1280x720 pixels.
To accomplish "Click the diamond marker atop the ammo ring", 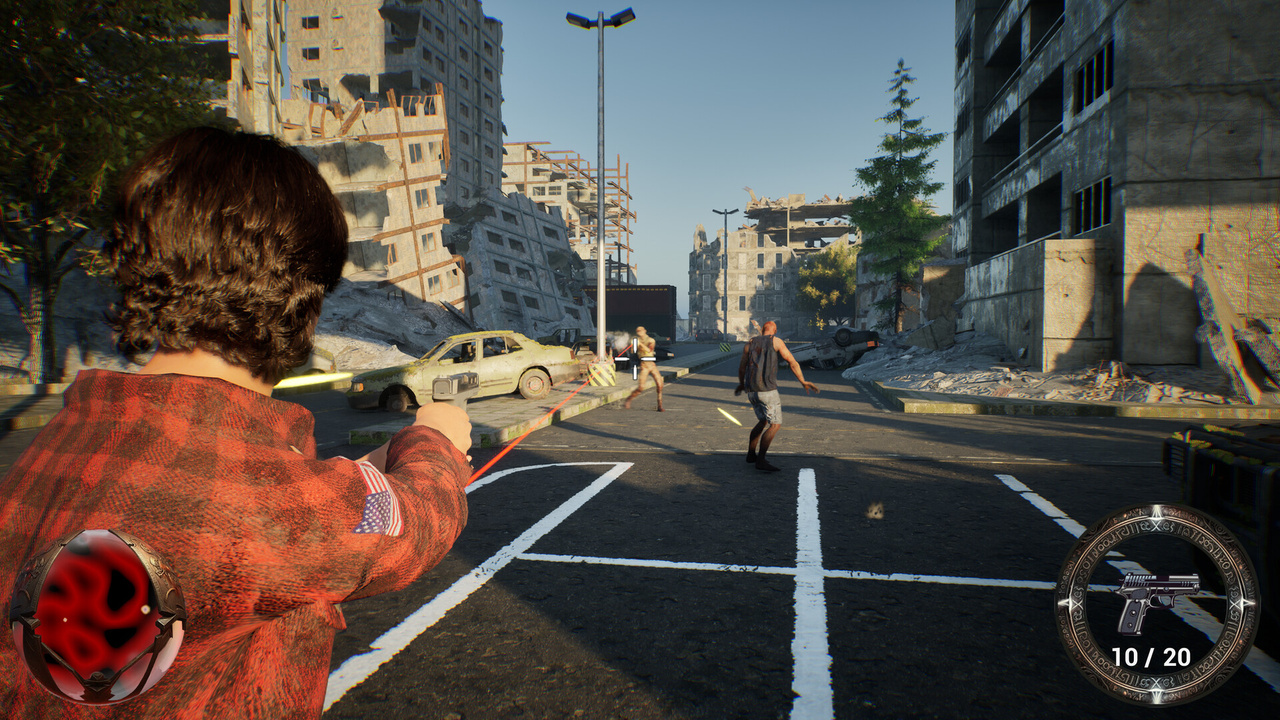I will [1157, 512].
